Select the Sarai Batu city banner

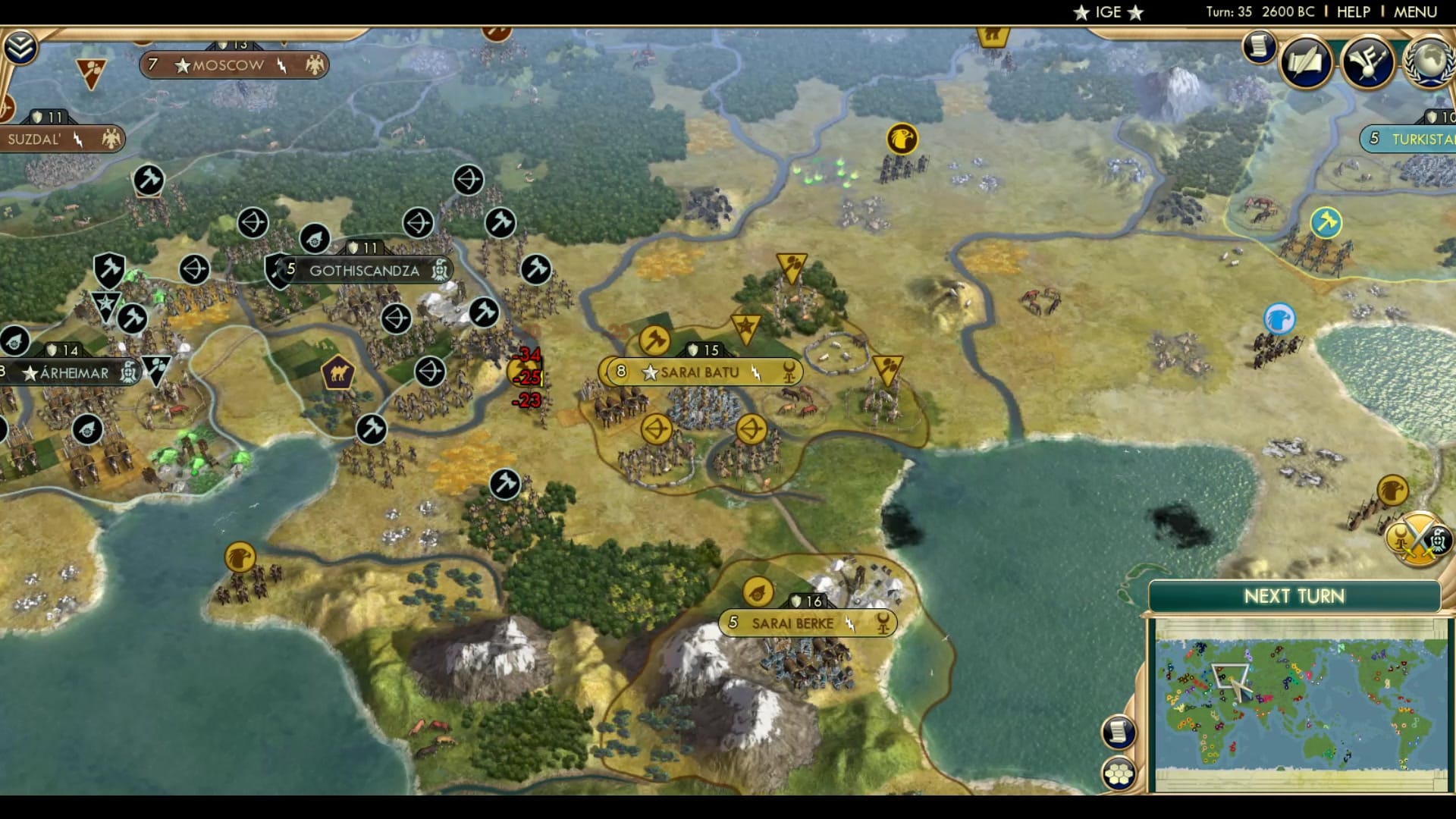(x=698, y=372)
